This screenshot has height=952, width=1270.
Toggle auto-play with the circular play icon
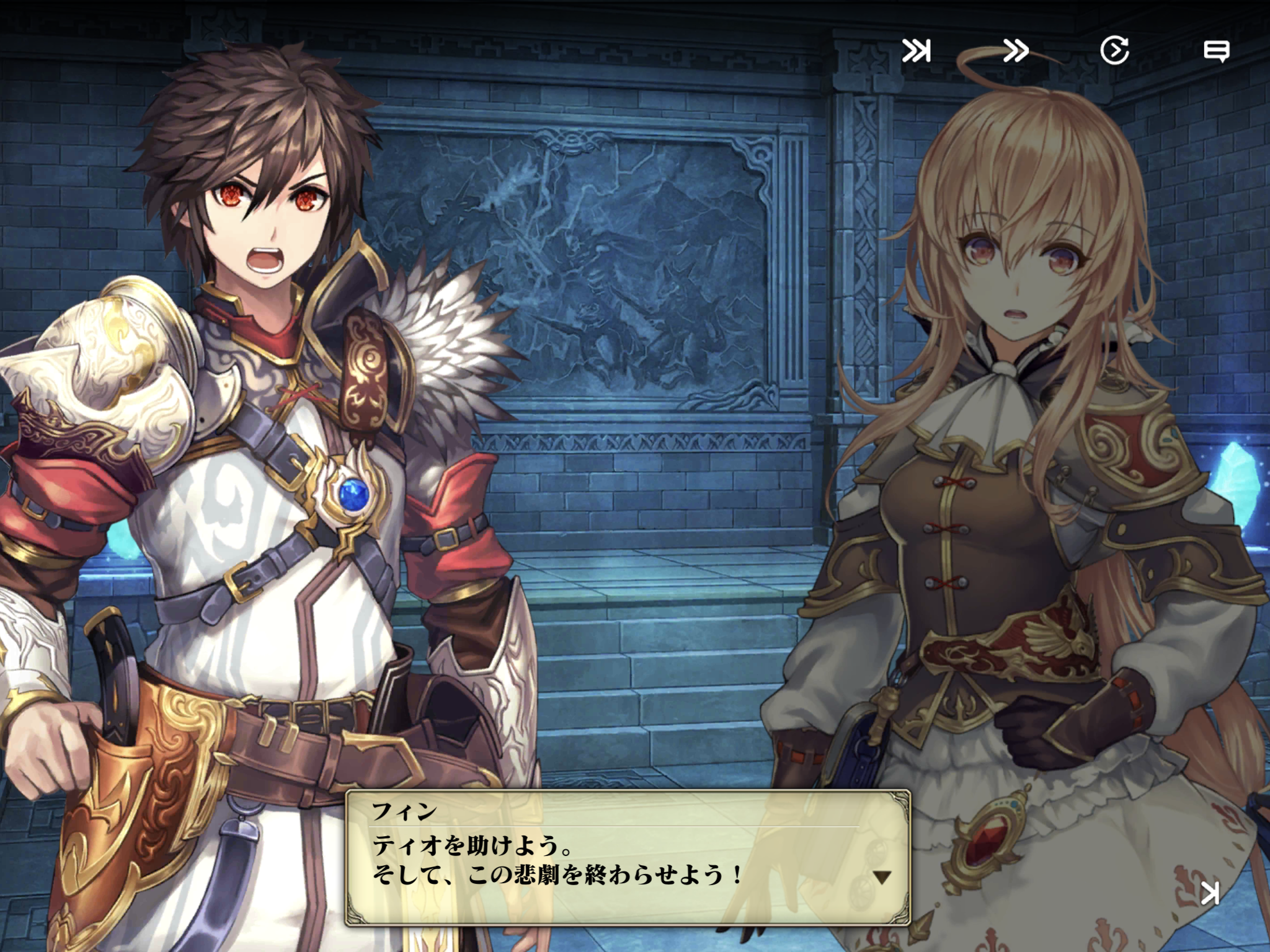click(x=1114, y=51)
